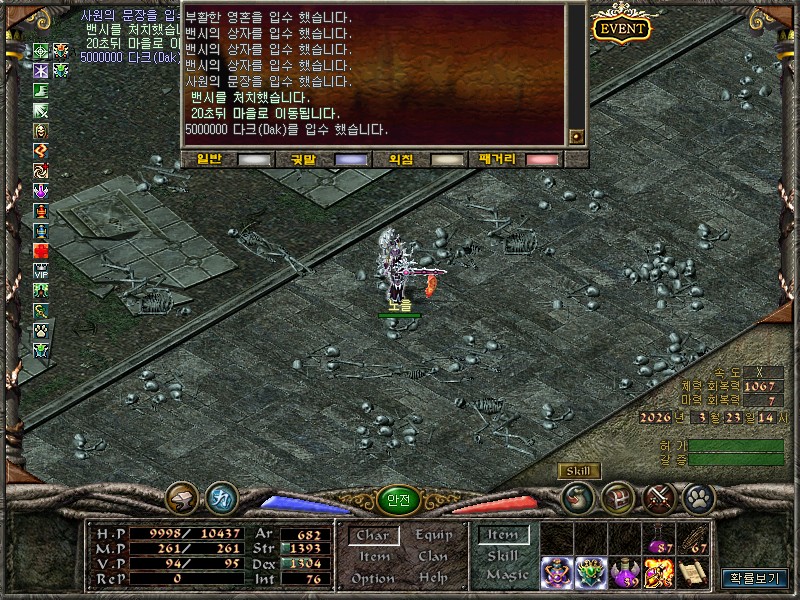Click the green 안전 safe-mode button
This screenshot has width=800, height=600.
[398, 499]
